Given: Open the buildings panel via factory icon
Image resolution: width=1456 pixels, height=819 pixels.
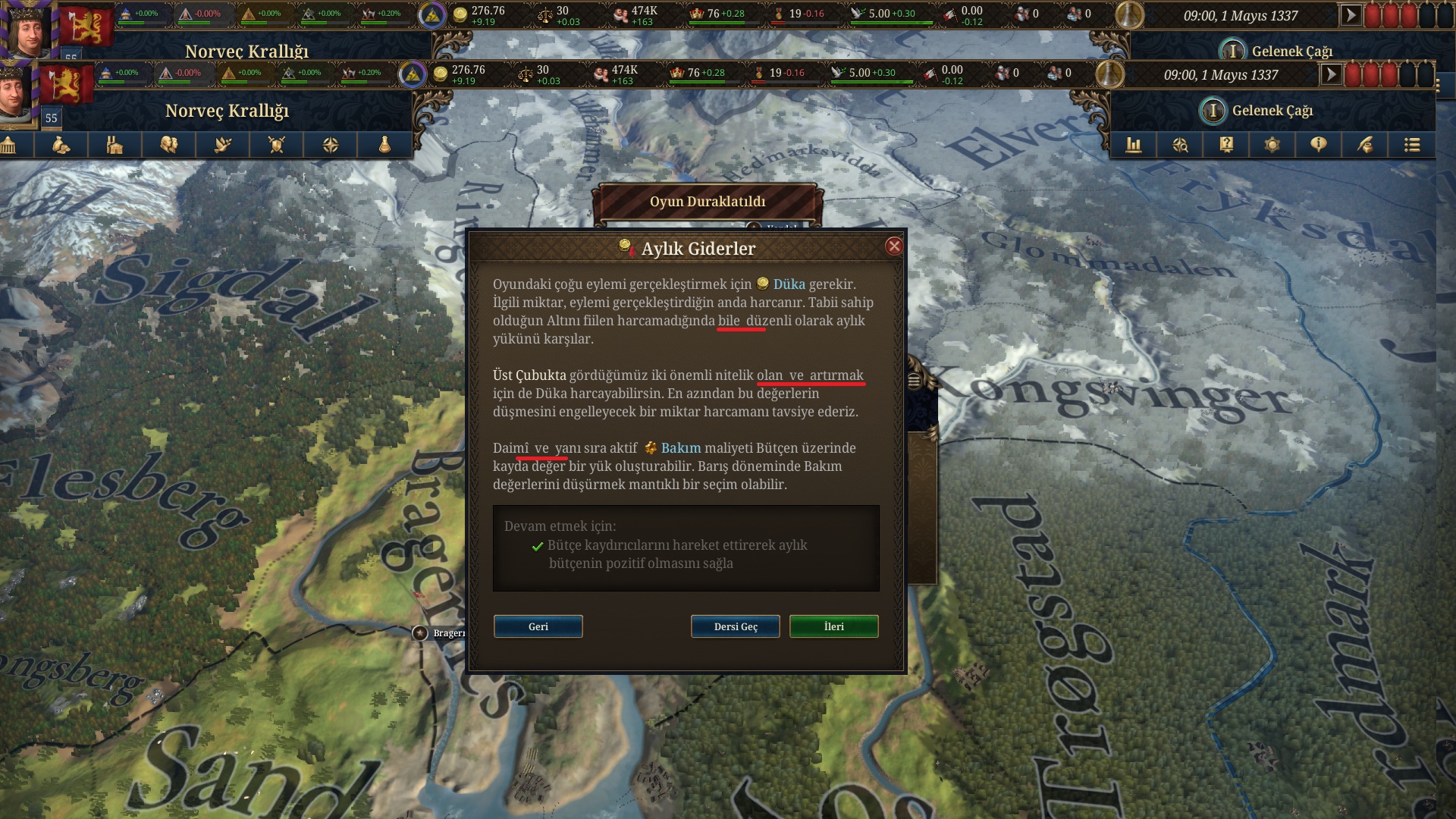Looking at the screenshot, I should click(x=115, y=144).
